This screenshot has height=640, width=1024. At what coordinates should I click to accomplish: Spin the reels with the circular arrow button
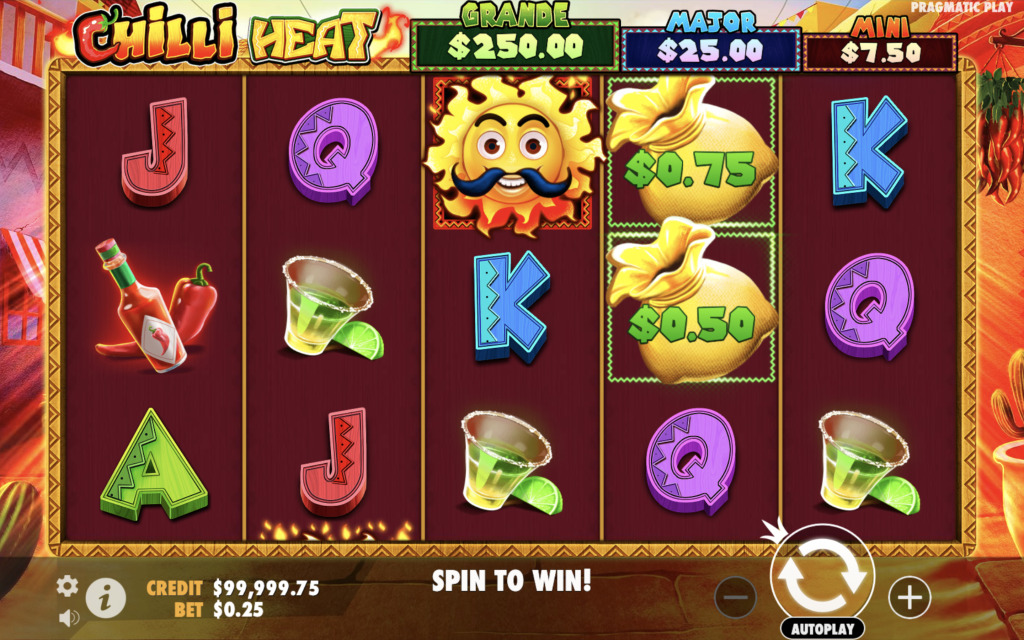(x=822, y=575)
